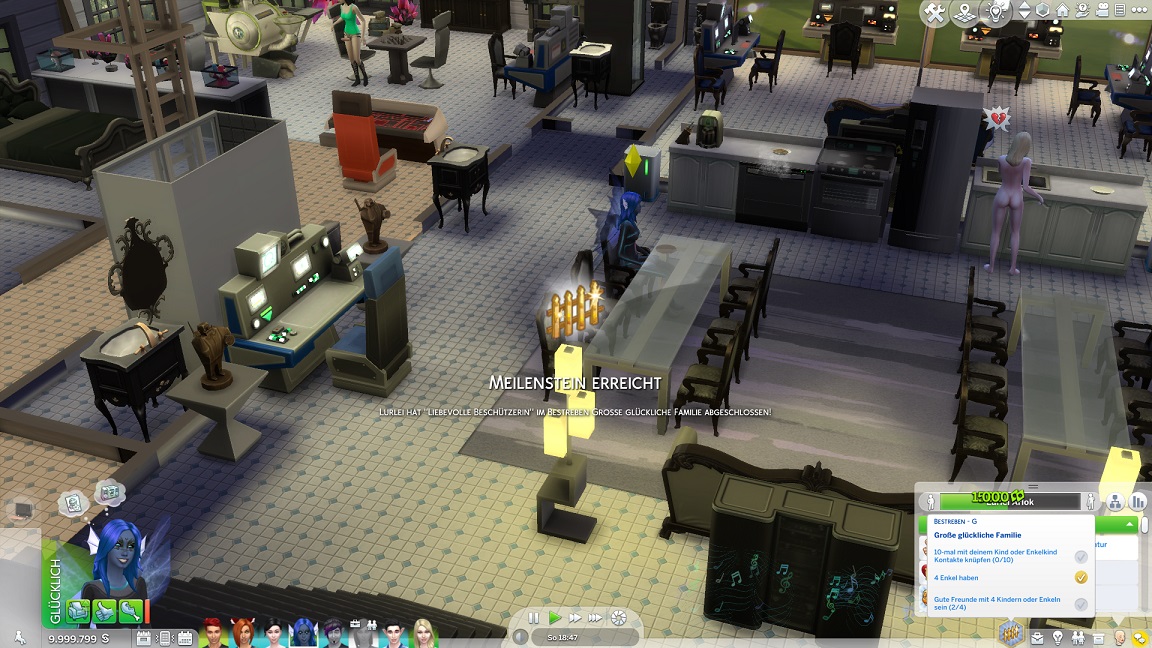This screenshot has height=648, width=1152.
Task: Pause the game
Action: pyautogui.click(x=534, y=618)
